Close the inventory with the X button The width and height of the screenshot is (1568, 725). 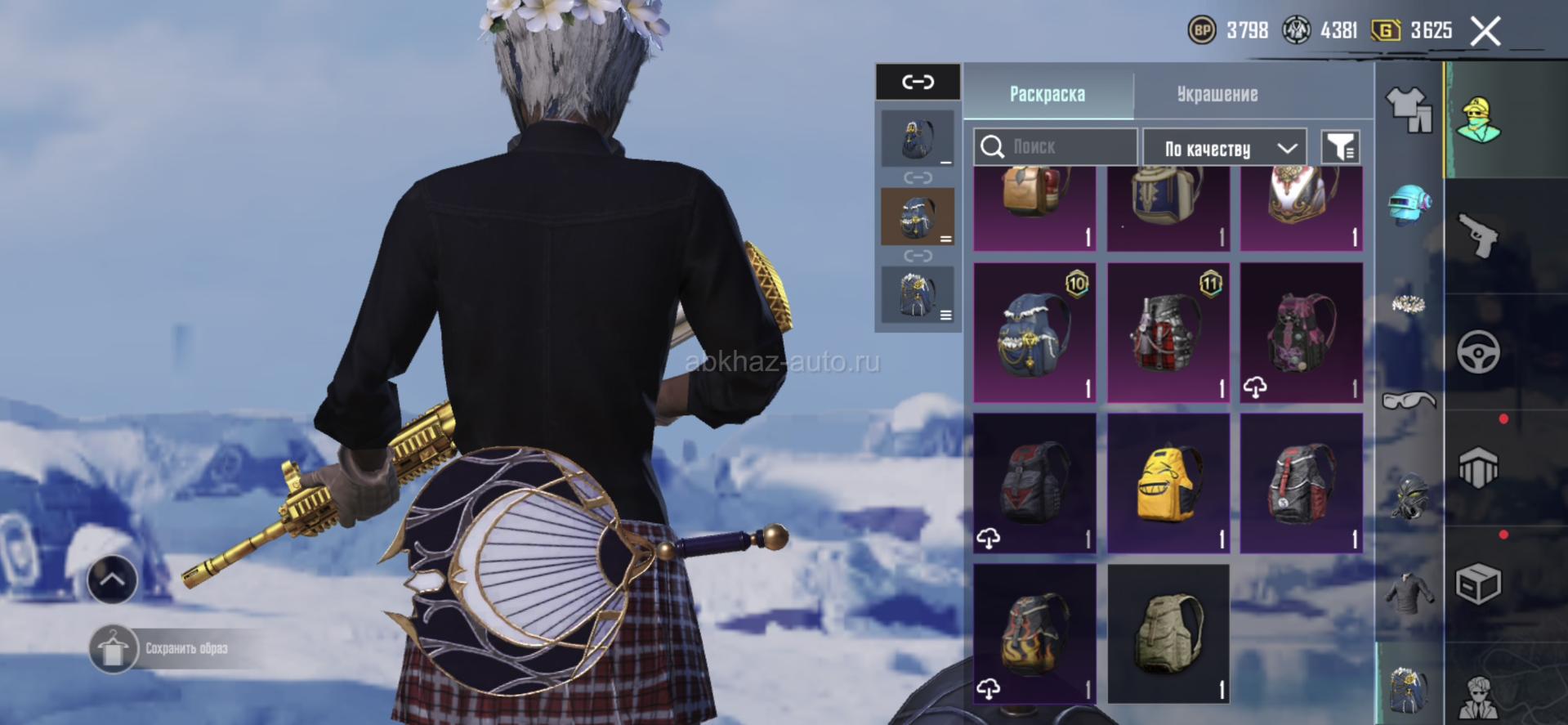(x=1485, y=32)
